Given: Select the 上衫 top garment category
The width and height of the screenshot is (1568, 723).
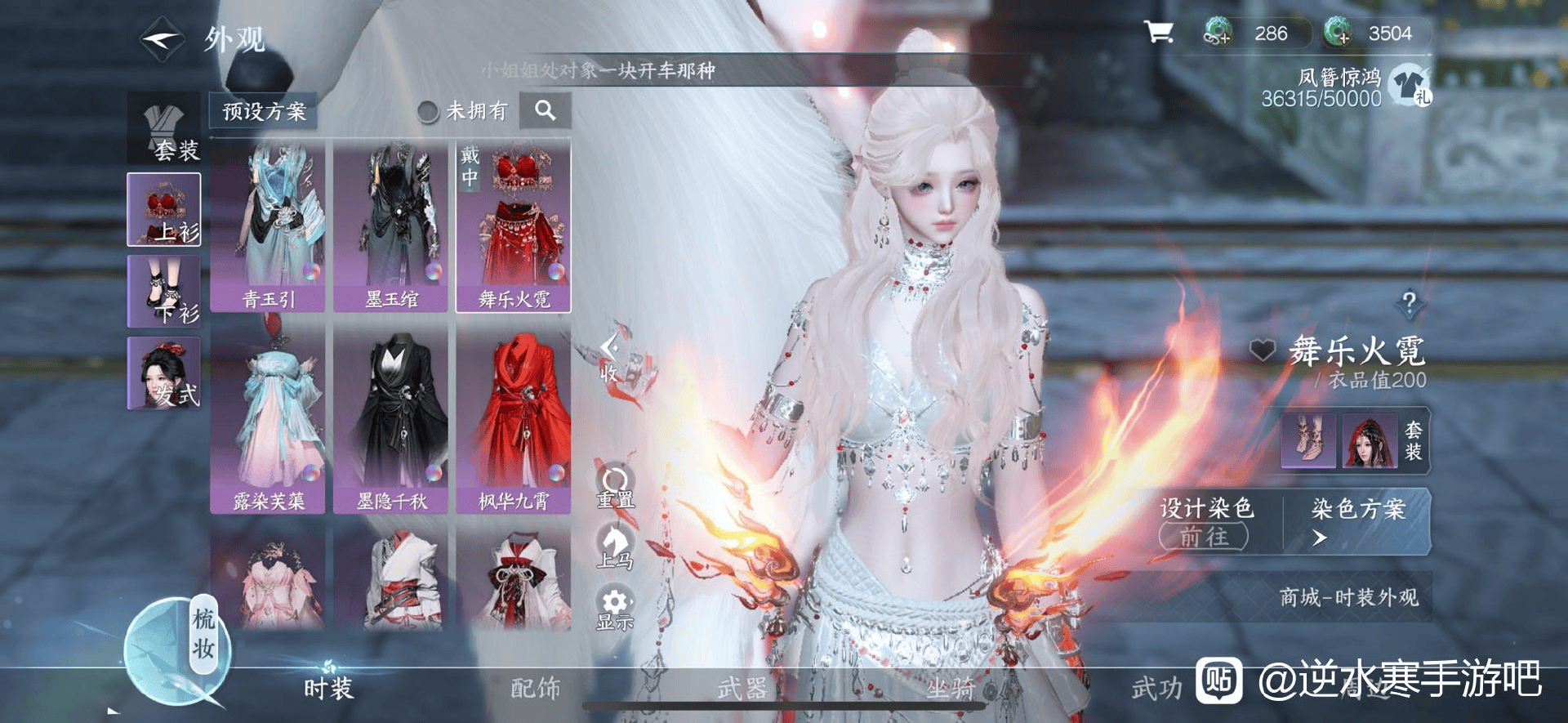Looking at the screenshot, I should point(164,210).
